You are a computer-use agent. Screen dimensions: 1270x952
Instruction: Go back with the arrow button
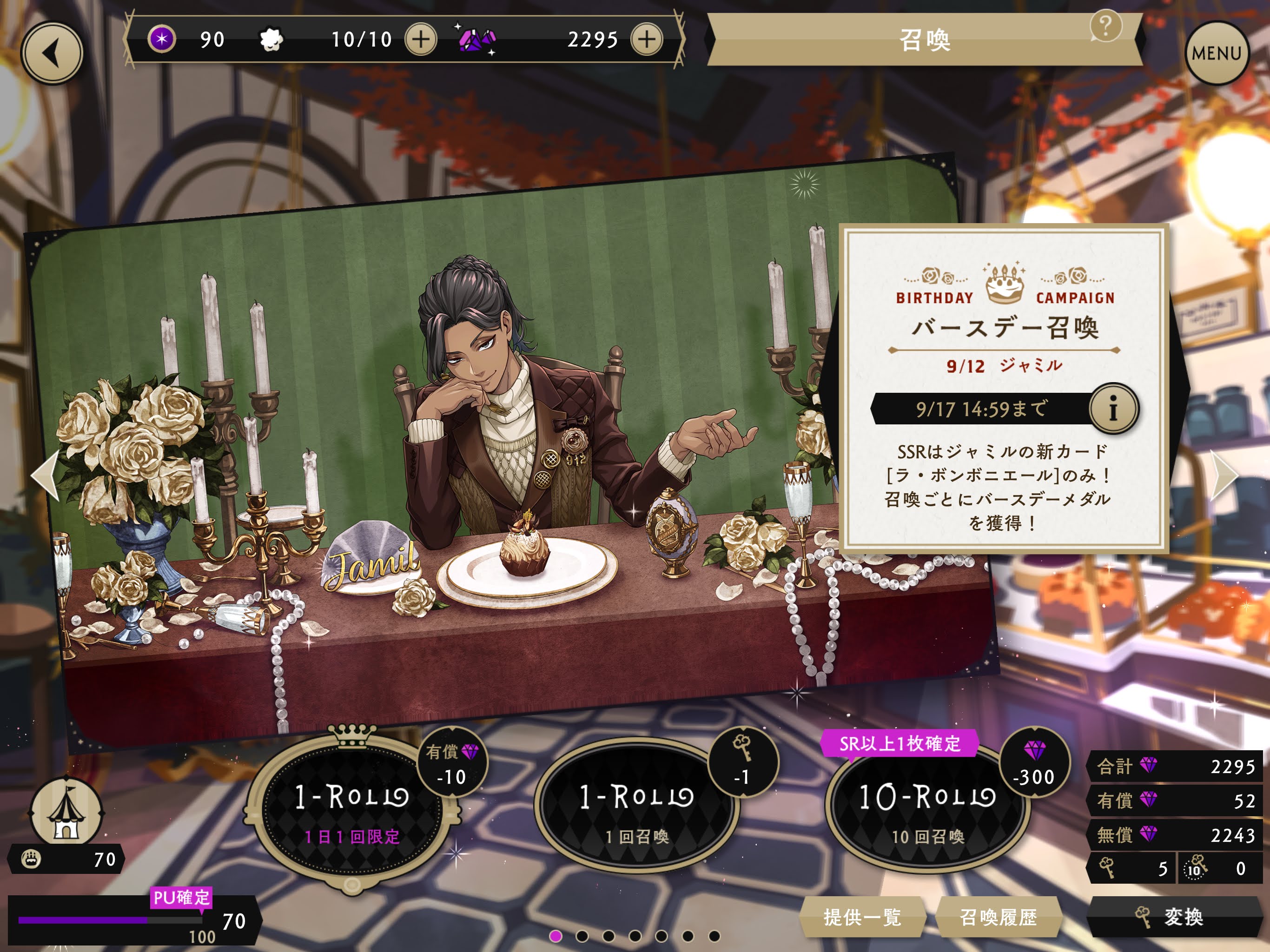point(52,53)
